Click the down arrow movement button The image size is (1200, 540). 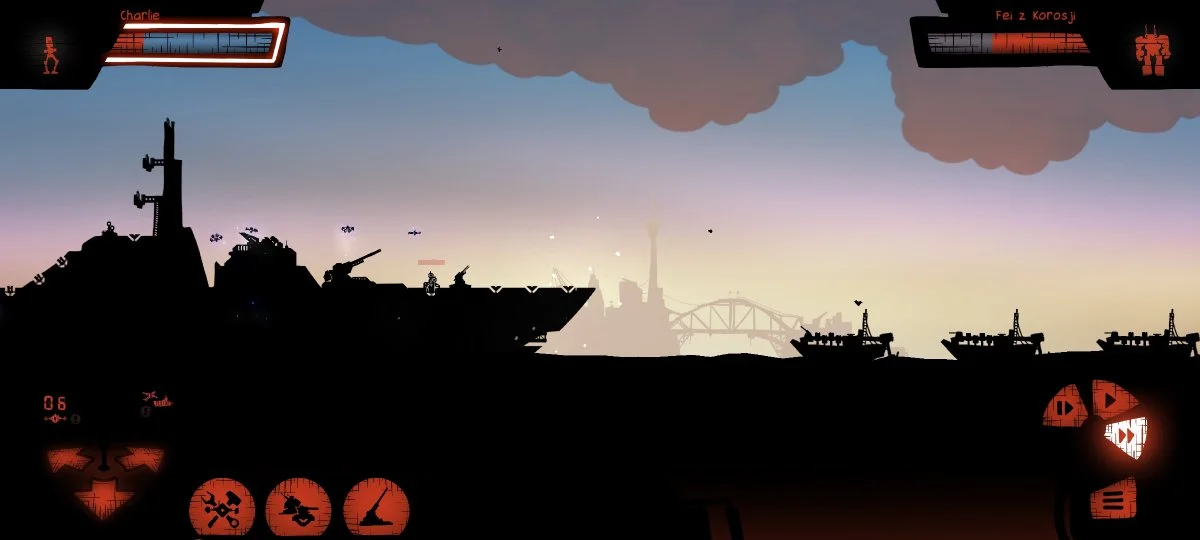(x=105, y=497)
